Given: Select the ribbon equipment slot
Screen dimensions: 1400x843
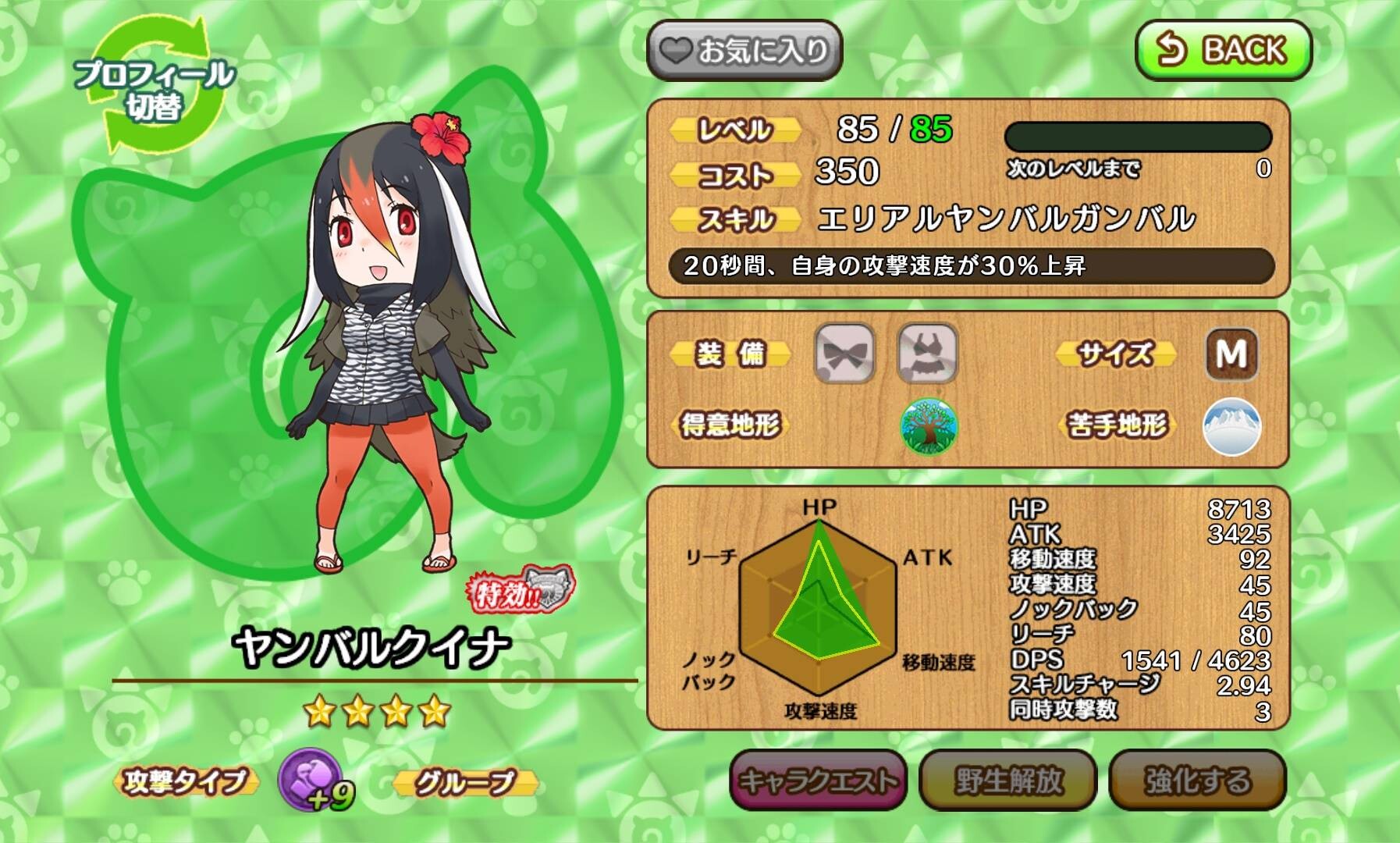Looking at the screenshot, I should [x=844, y=354].
